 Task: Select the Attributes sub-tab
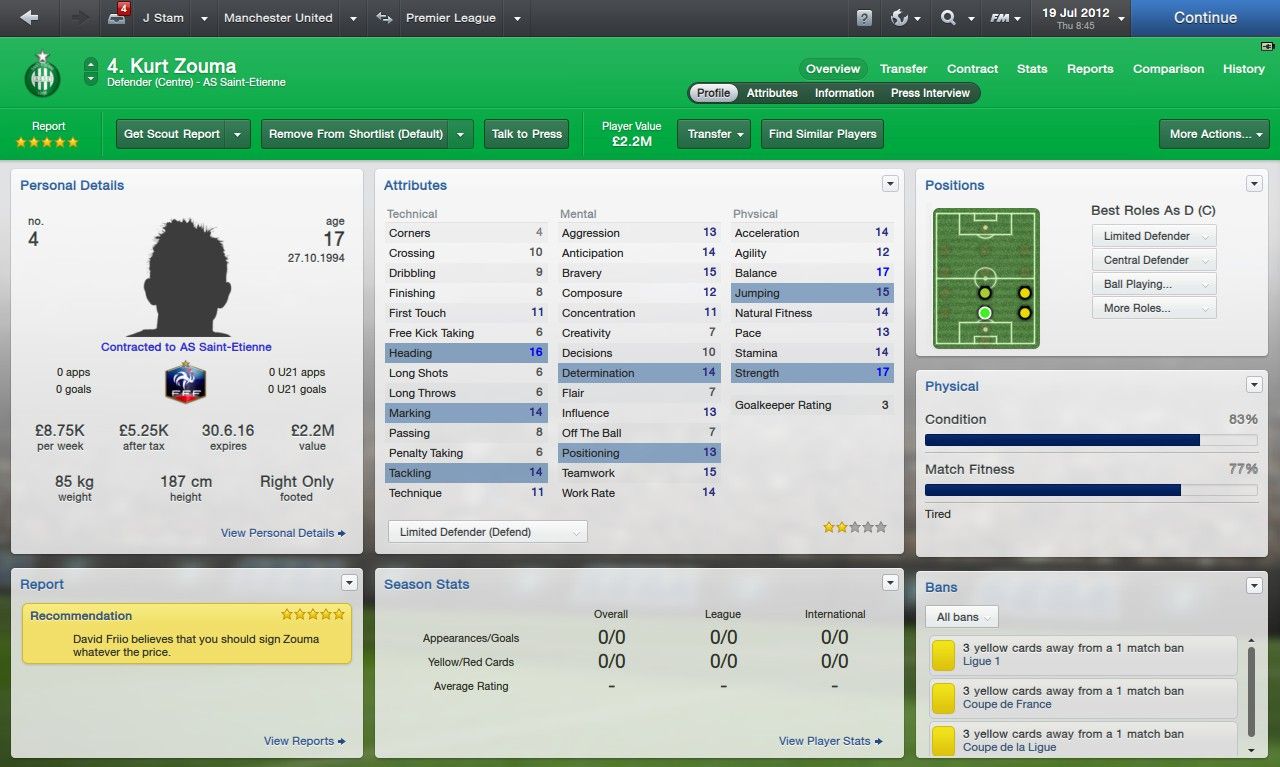772,93
